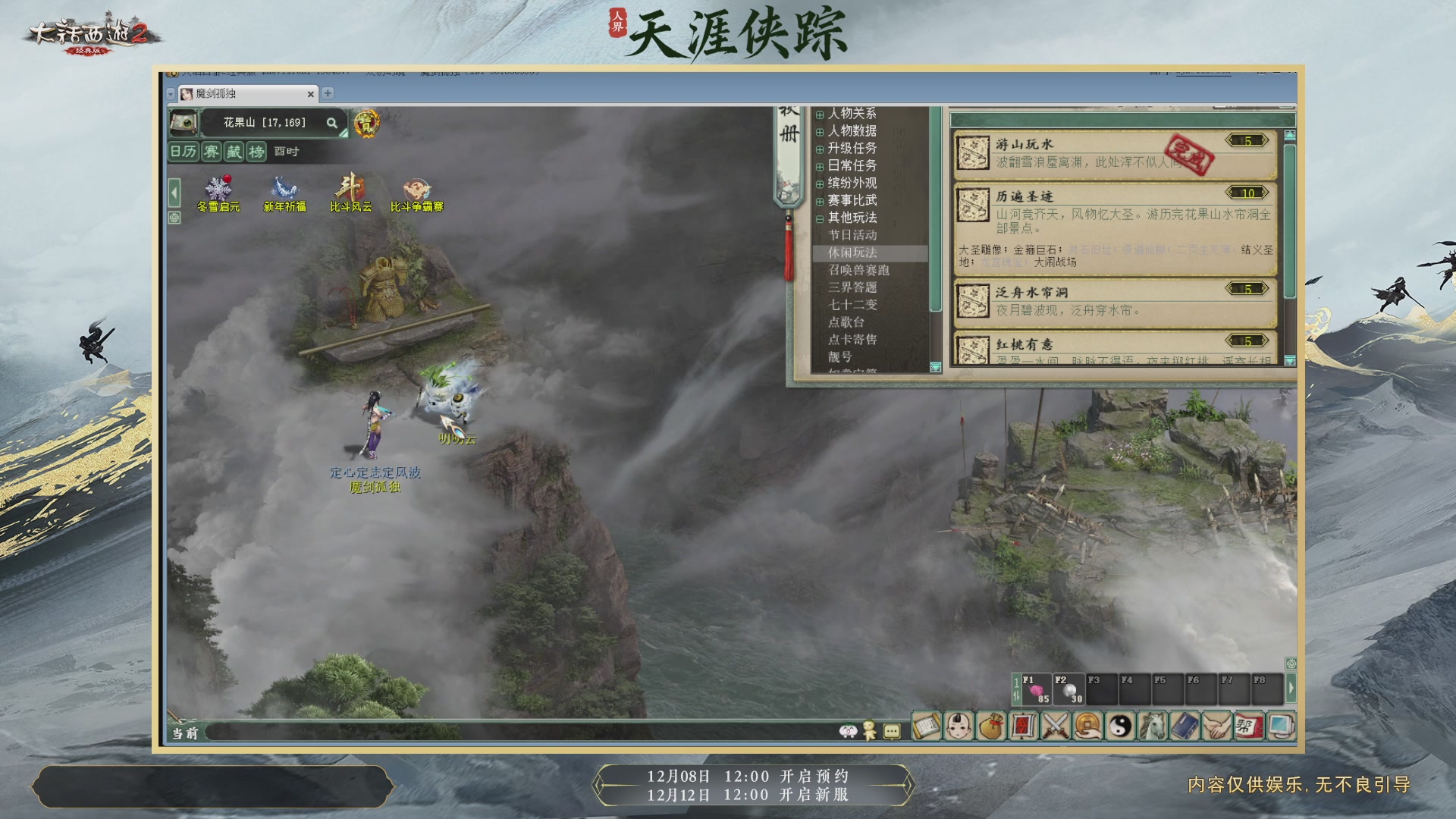Open the 帮 help icon
The height and width of the screenshot is (819, 1456).
coord(1249,726)
